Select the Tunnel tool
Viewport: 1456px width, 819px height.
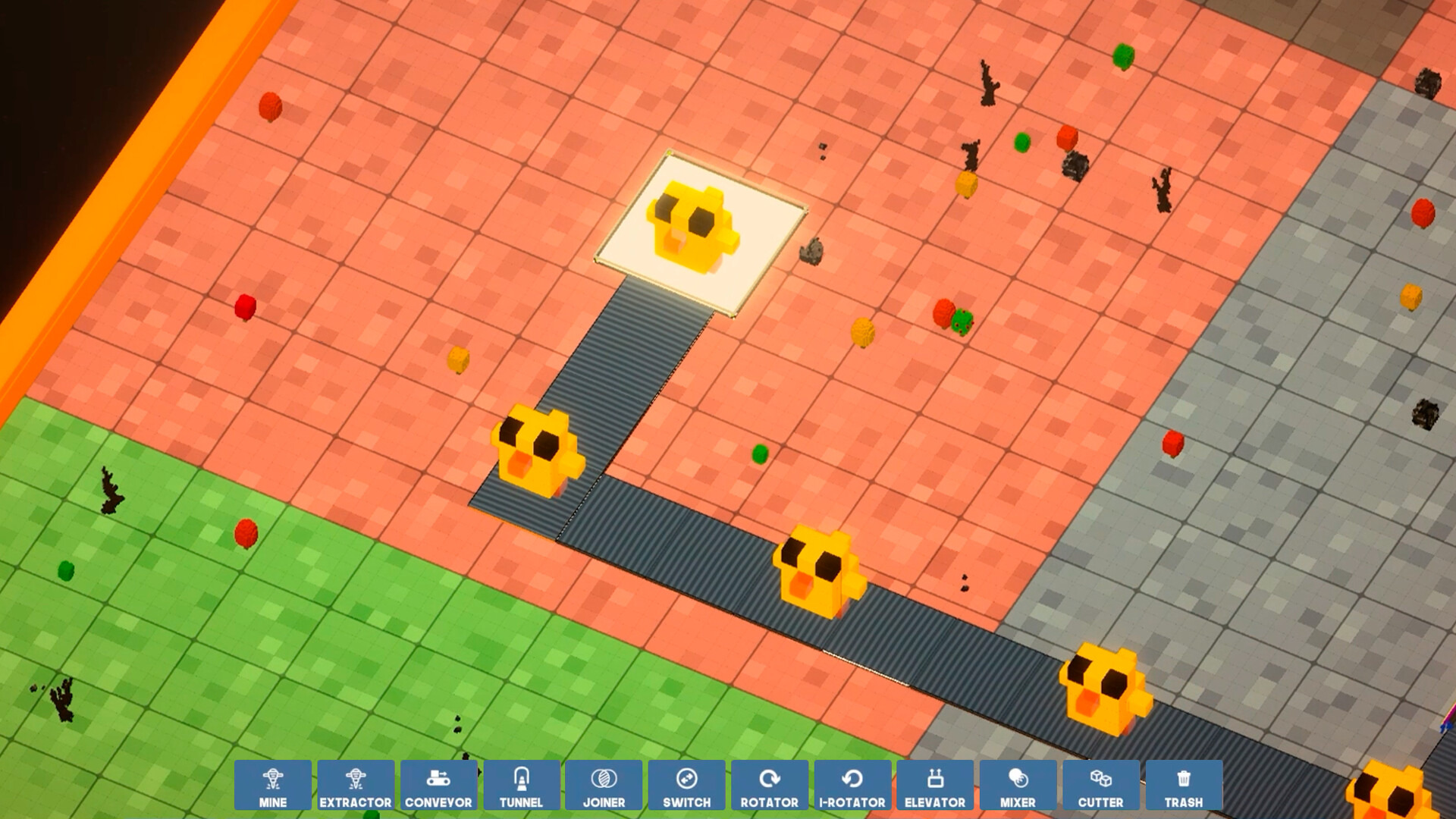point(522,784)
